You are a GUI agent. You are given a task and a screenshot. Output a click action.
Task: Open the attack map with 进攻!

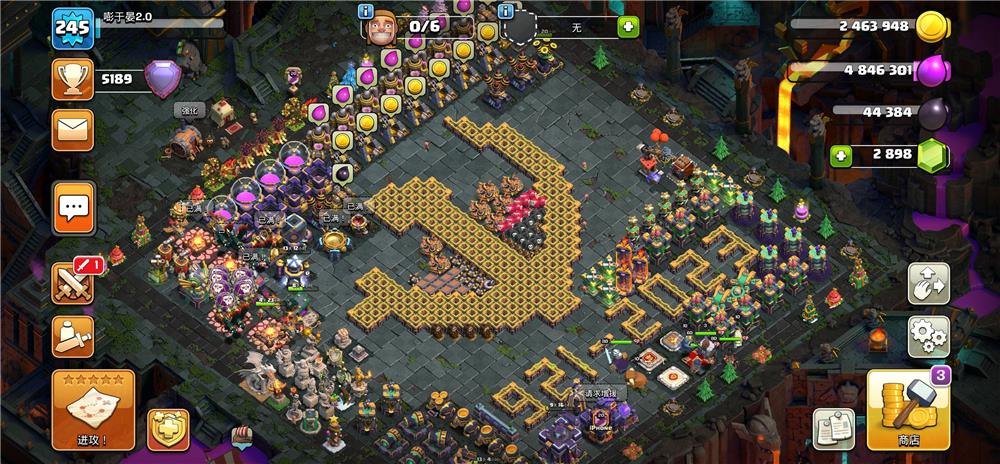(x=93, y=408)
